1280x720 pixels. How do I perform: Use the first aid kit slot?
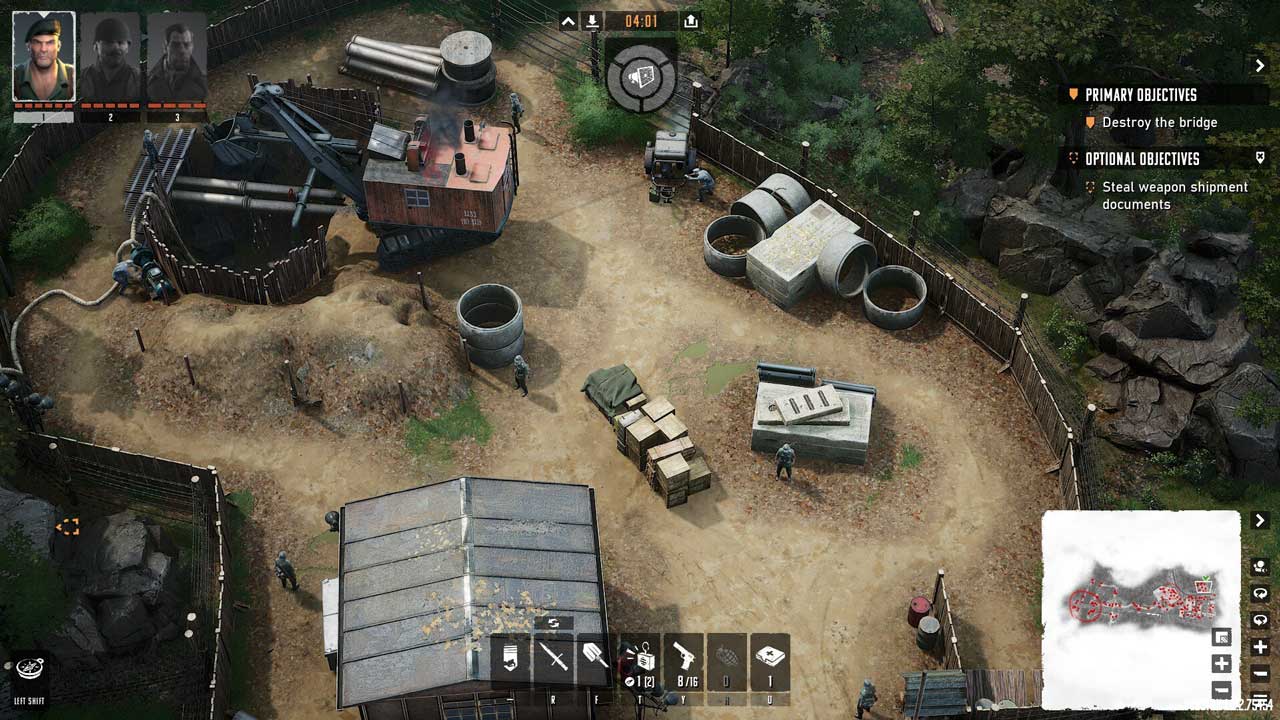(x=770, y=659)
